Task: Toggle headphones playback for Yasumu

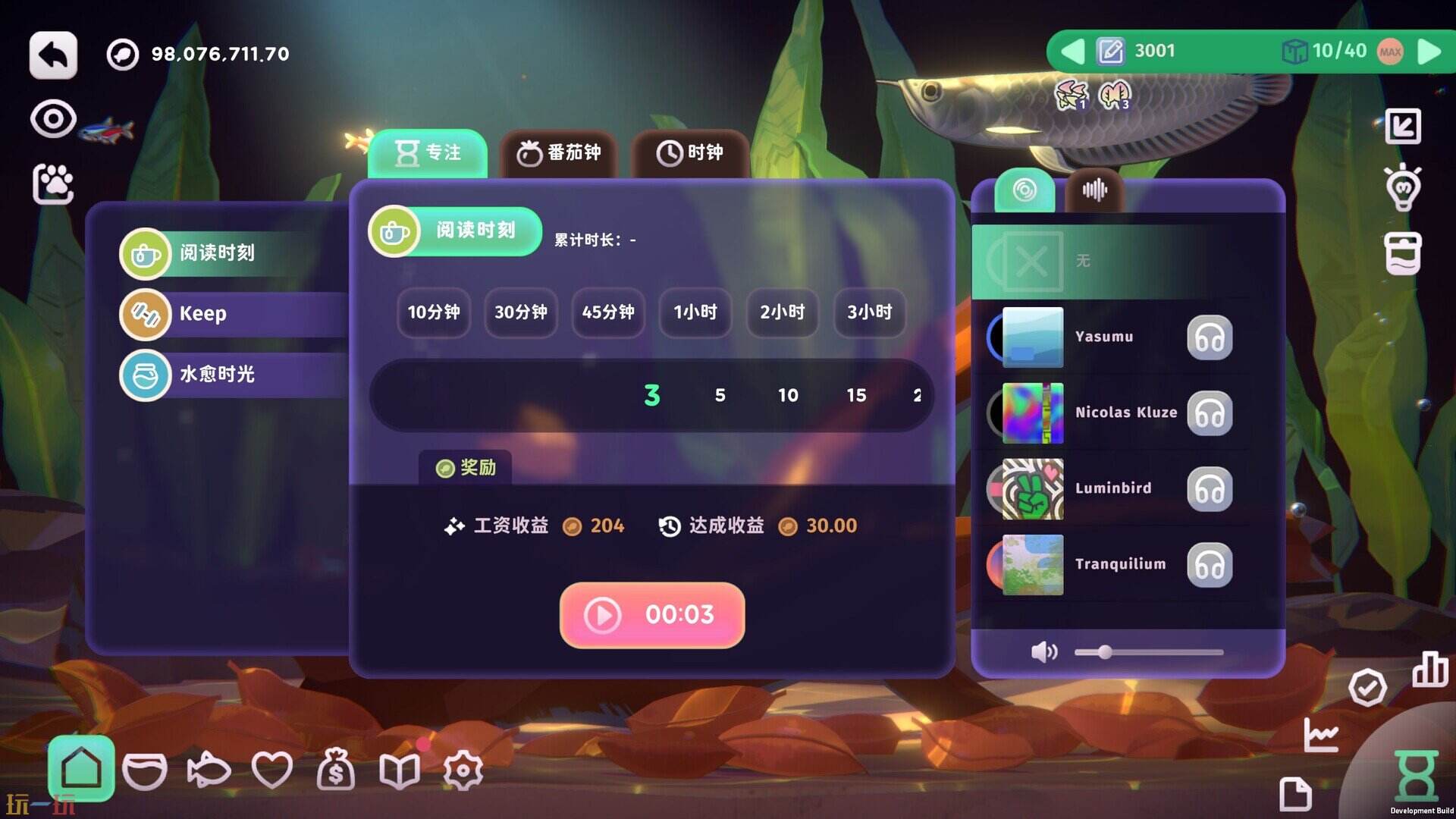Action: click(x=1210, y=338)
